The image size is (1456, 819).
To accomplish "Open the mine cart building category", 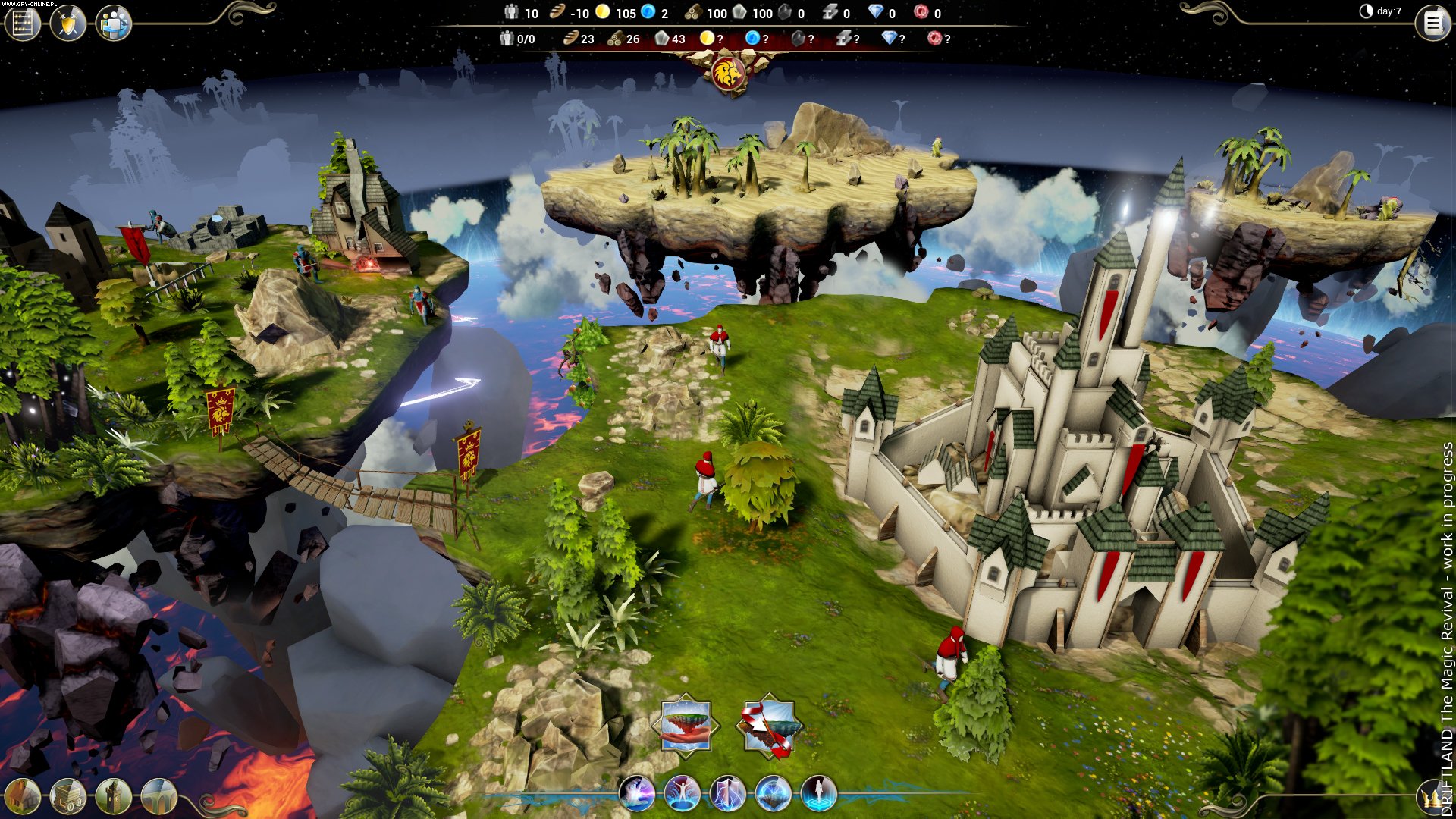I will (67, 796).
